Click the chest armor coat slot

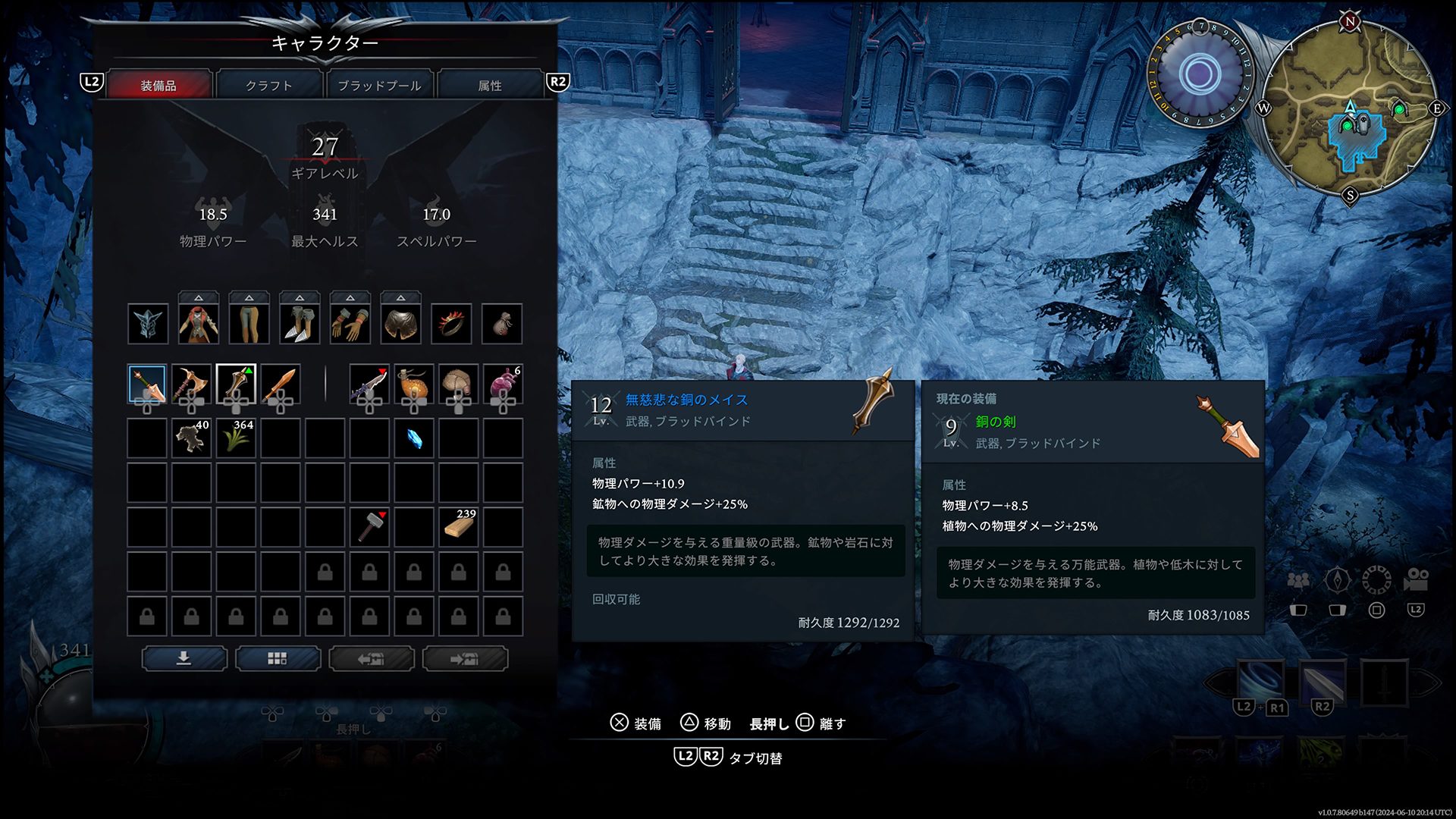199,324
